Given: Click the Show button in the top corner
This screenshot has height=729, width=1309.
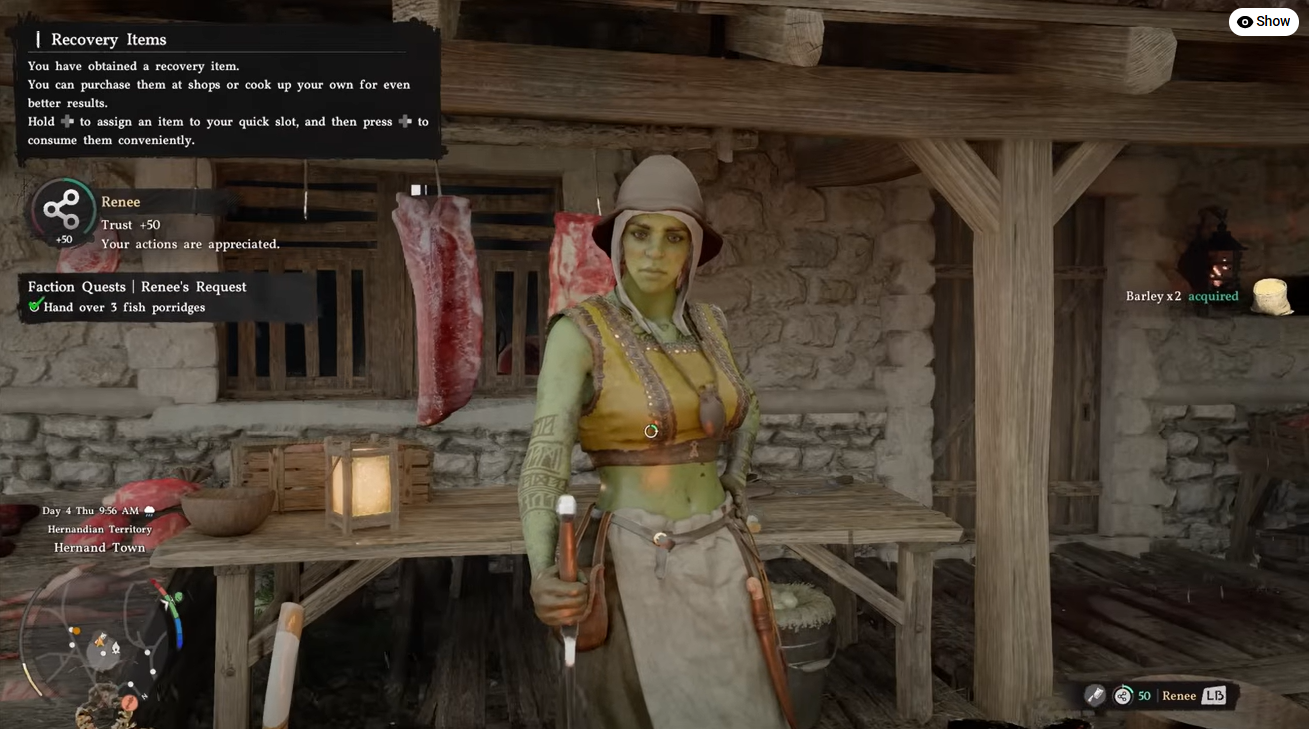Looking at the screenshot, I should pos(1263,21).
